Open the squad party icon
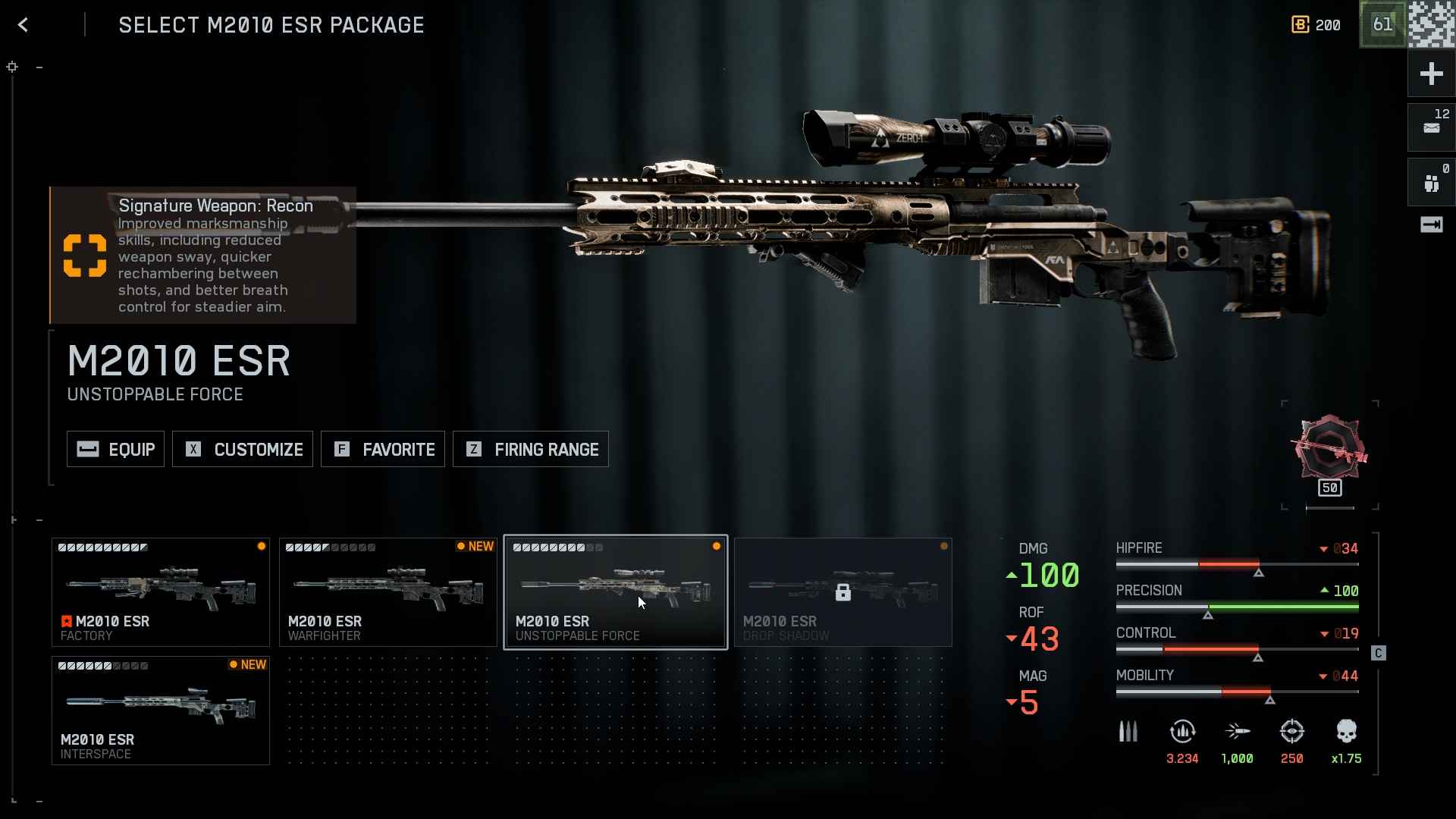 1431,183
